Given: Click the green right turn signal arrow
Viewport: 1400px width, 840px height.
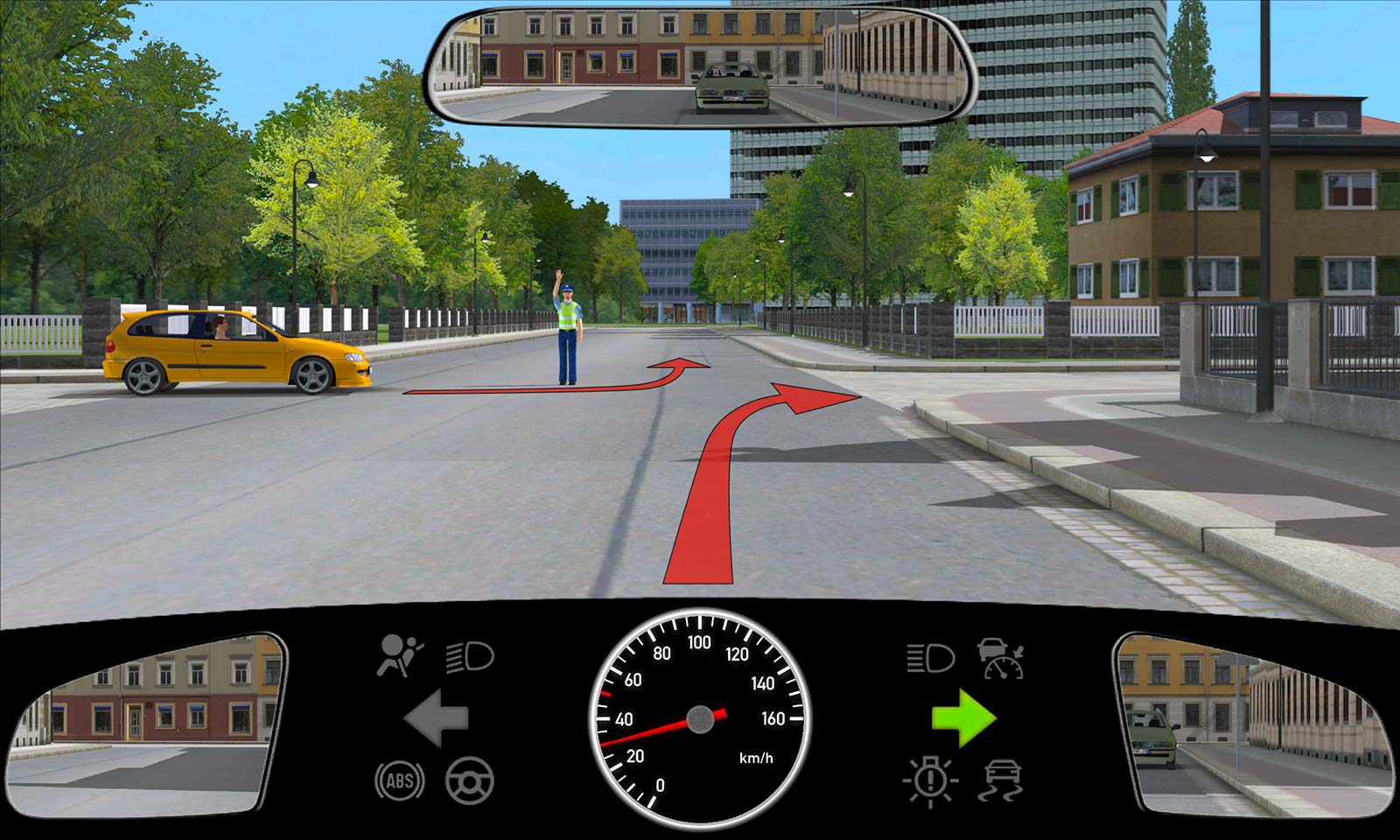Looking at the screenshot, I should point(963,718).
